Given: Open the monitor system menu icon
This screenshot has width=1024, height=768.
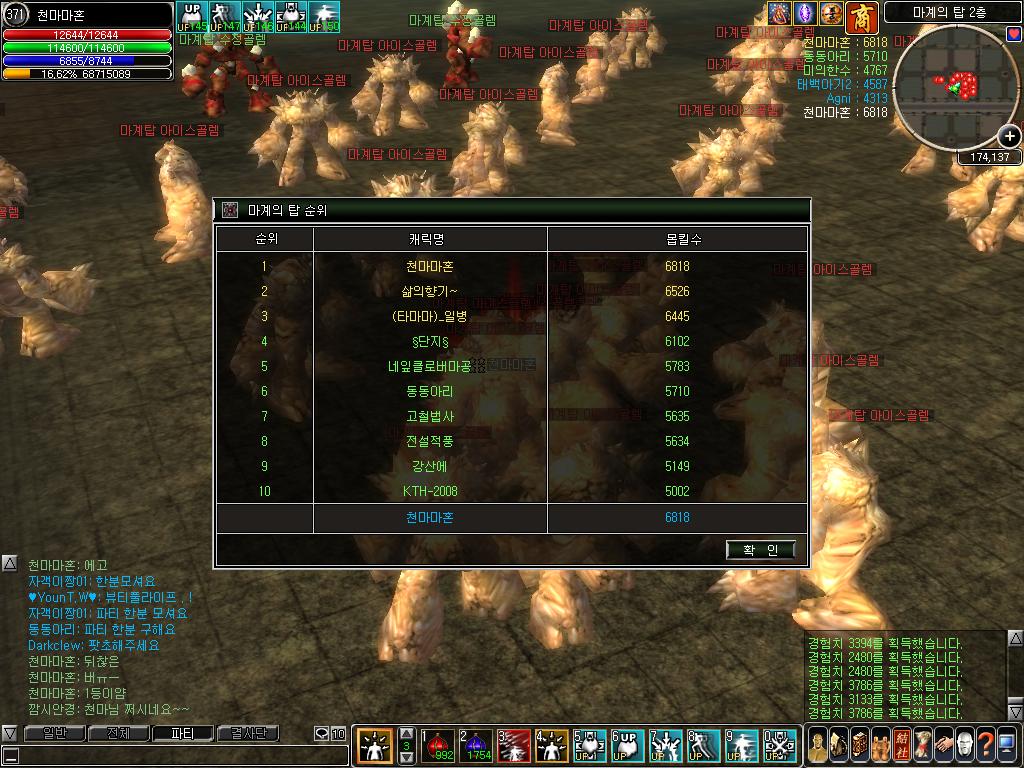Looking at the screenshot, I should (1005, 745).
